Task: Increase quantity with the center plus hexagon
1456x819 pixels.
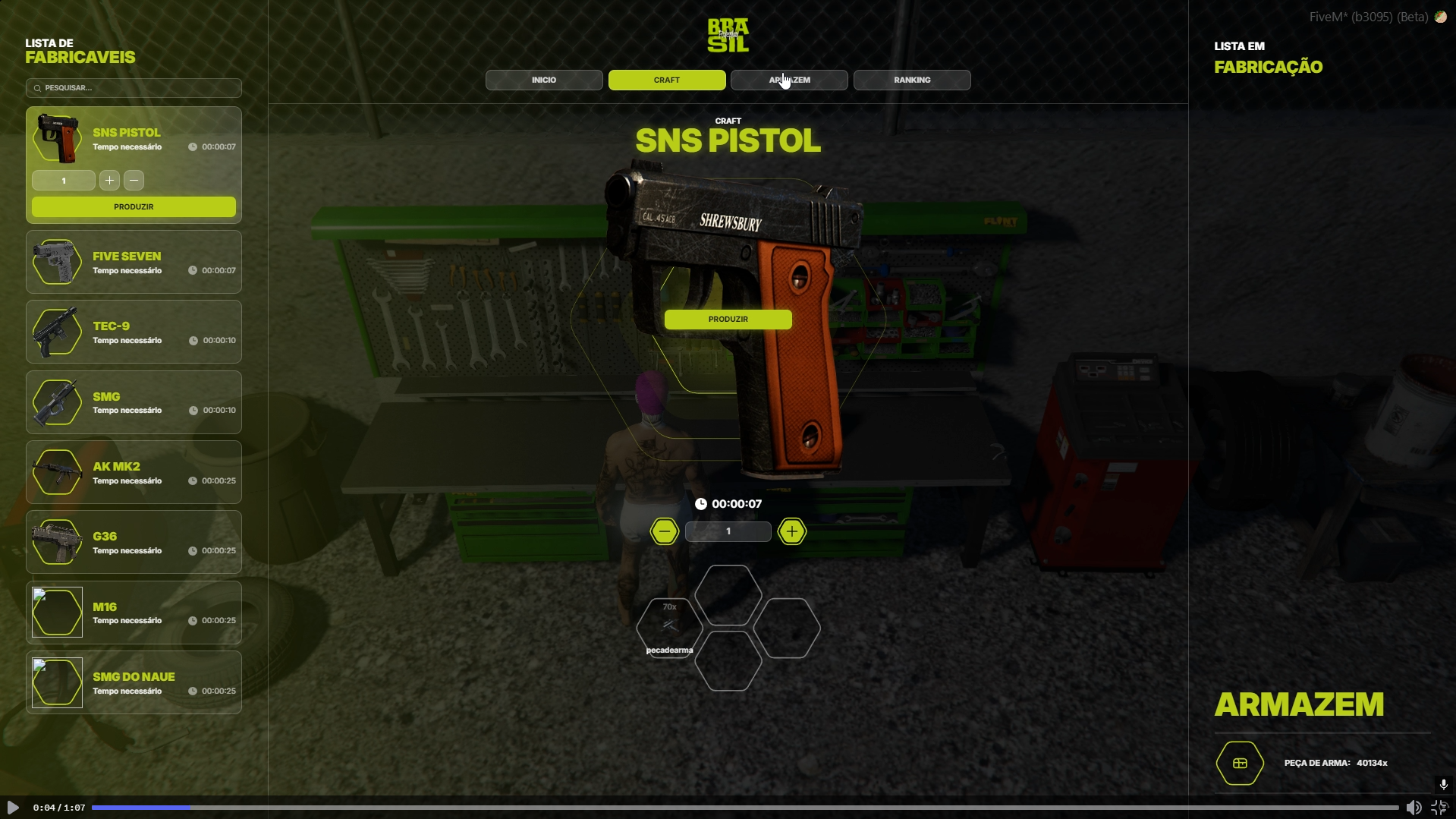Action: point(791,531)
